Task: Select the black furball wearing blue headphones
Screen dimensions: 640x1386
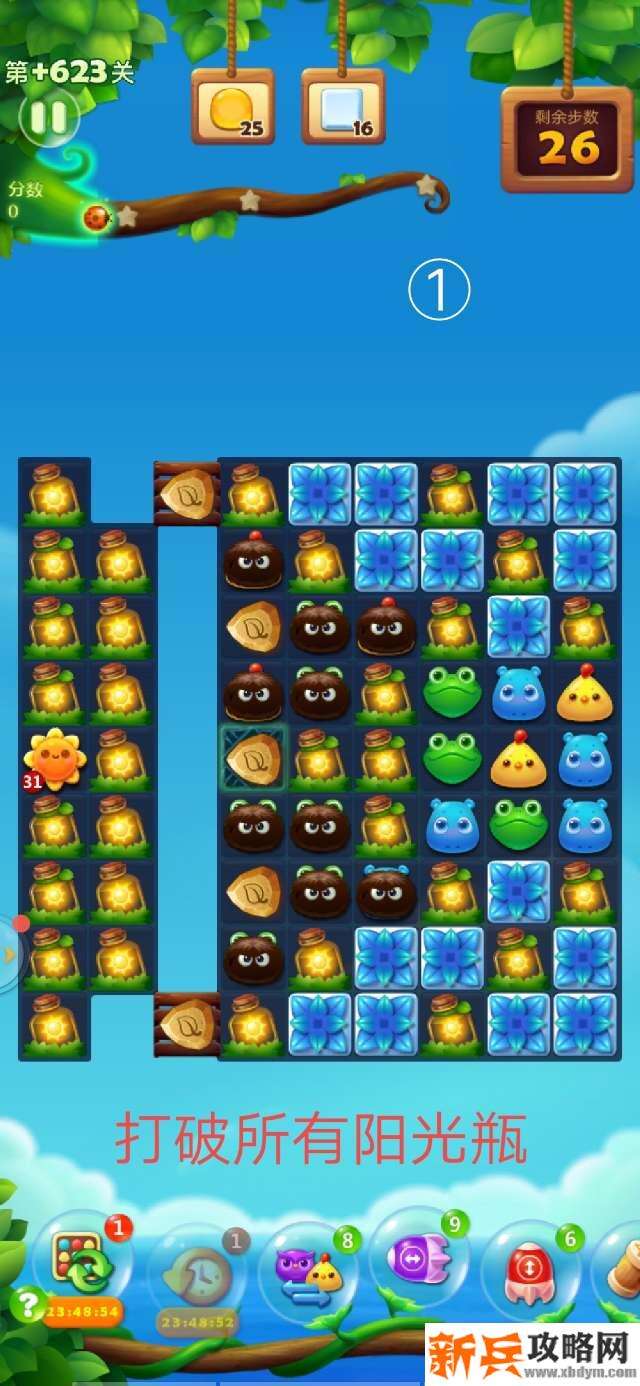Action: tap(386, 891)
